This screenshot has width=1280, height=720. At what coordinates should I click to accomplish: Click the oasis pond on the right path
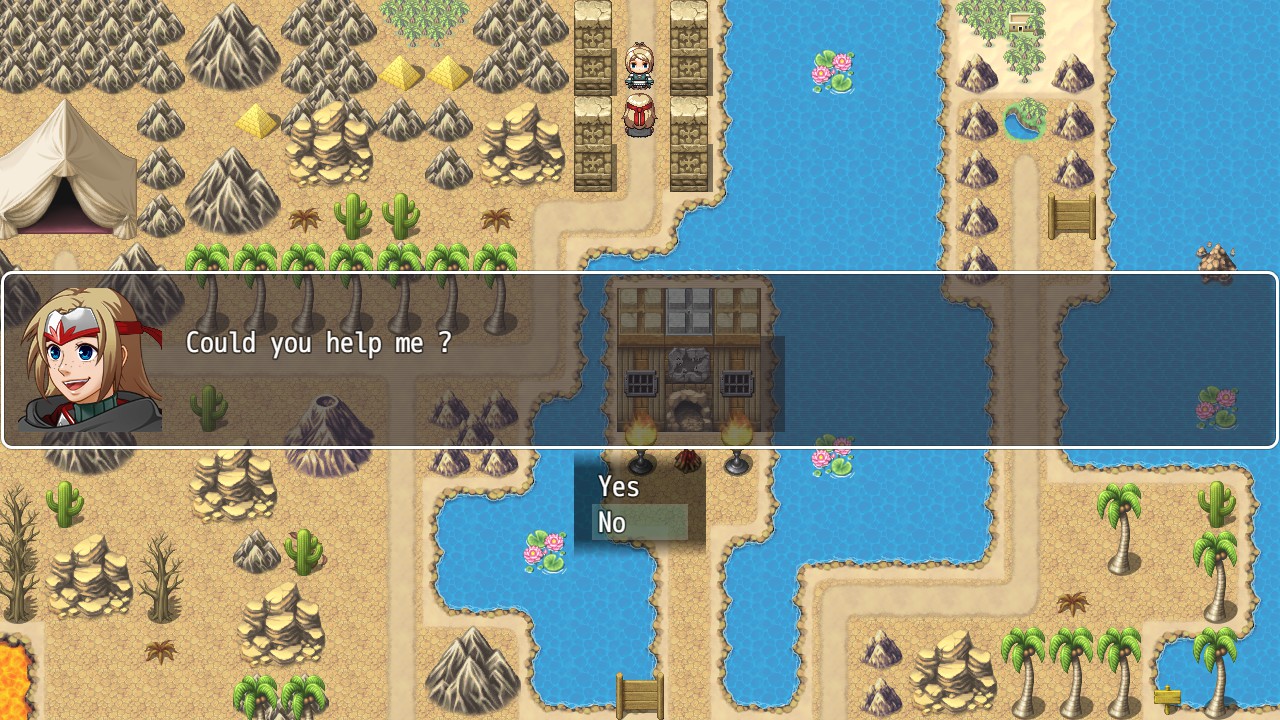point(1025,122)
